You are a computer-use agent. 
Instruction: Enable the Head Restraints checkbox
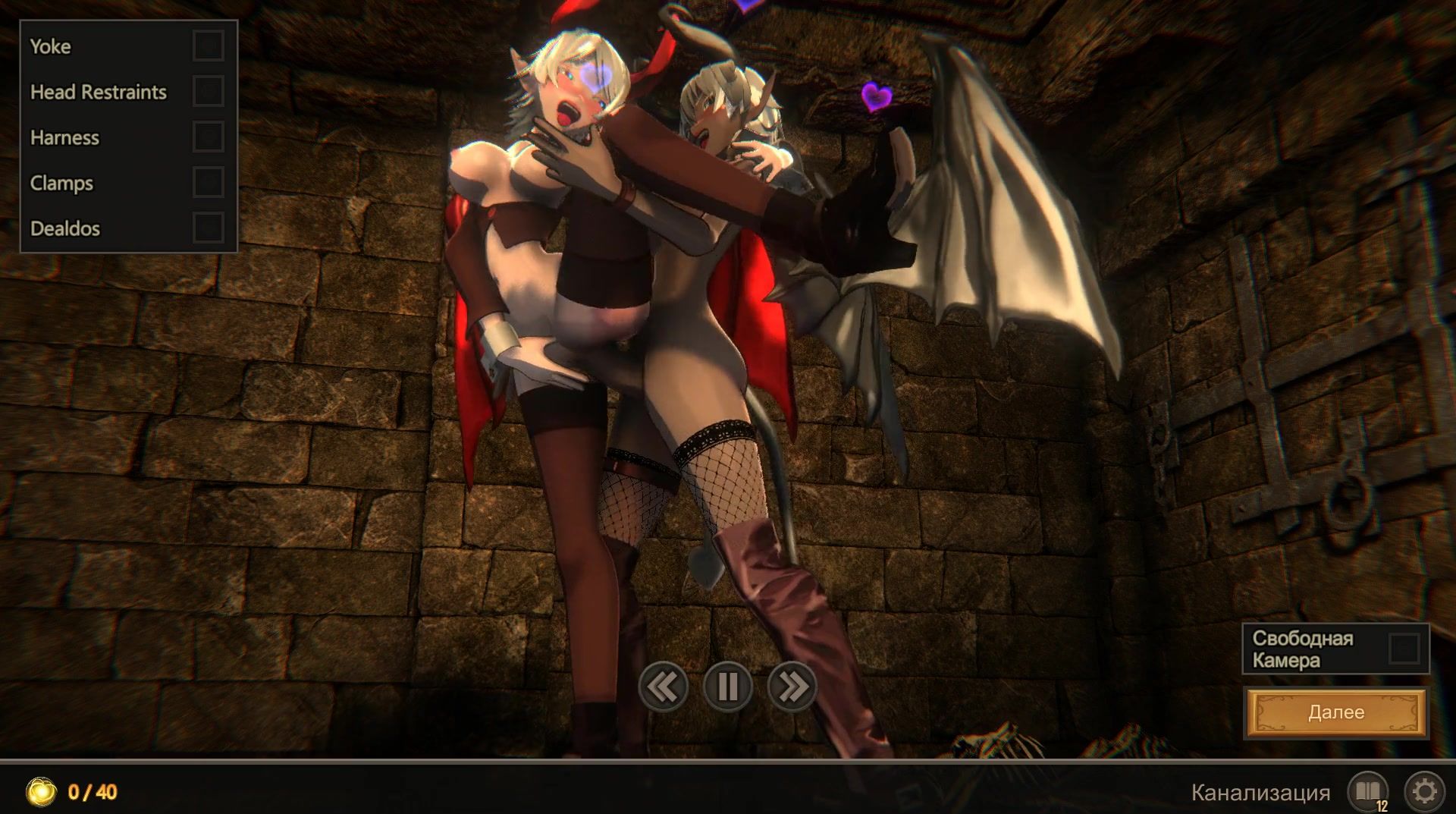point(208,91)
